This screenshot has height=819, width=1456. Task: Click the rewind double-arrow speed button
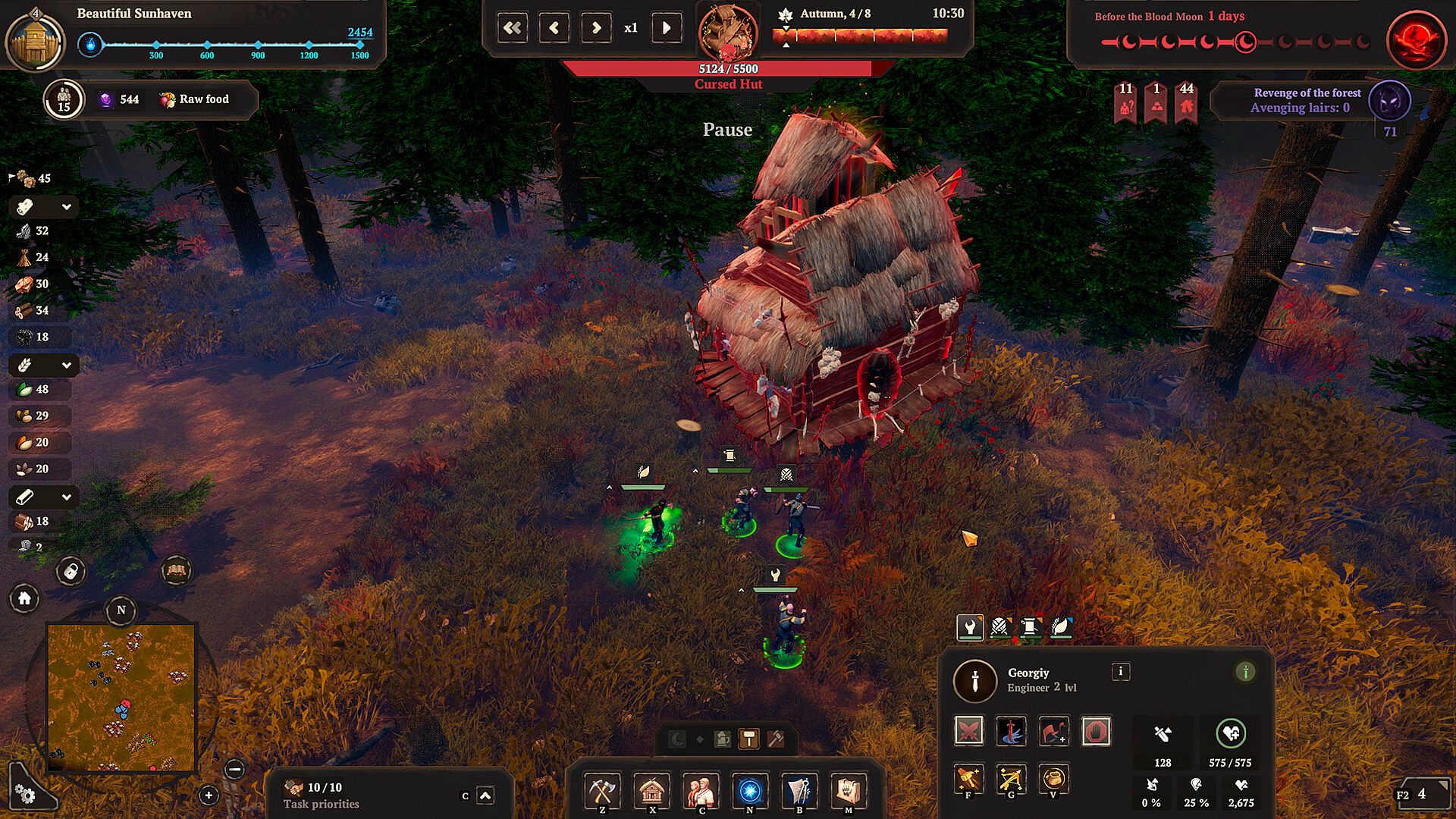pyautogui.click(x=513, y=28)
